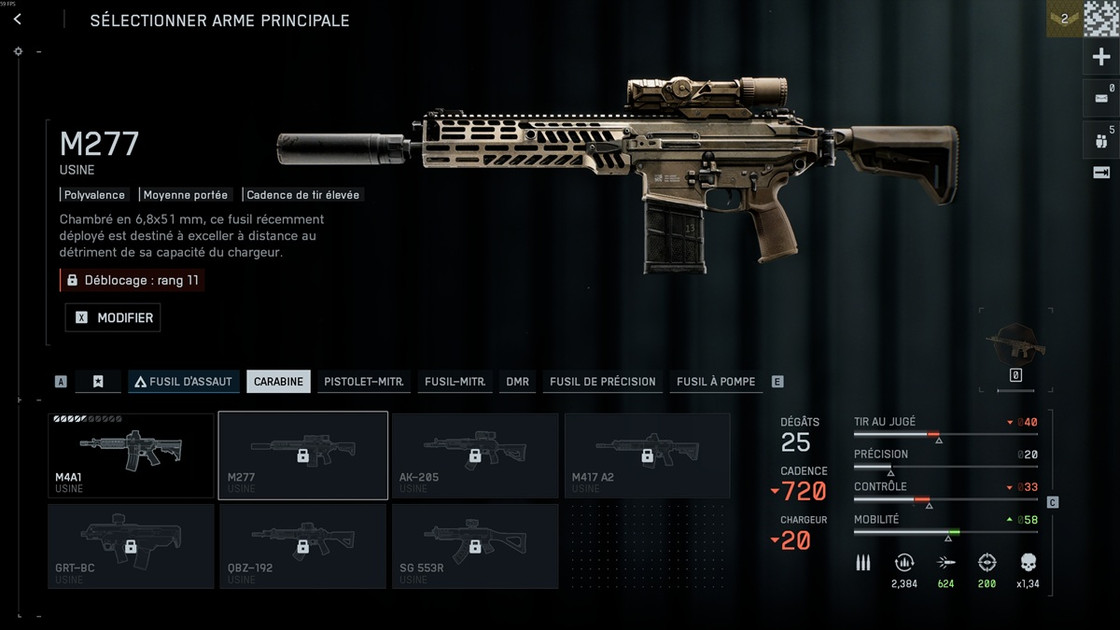Select the M4A1 weapon tile
Image resolution: width=1120 pixels, height=630 pixels.
pos(131,455)
